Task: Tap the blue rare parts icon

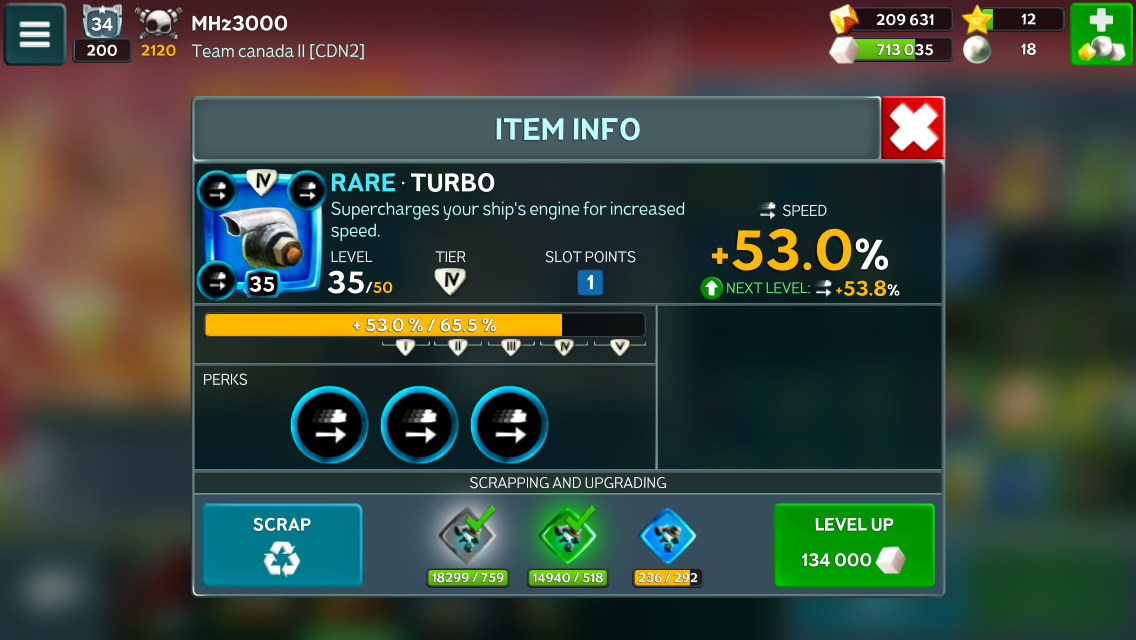Action: pos(667,536)
